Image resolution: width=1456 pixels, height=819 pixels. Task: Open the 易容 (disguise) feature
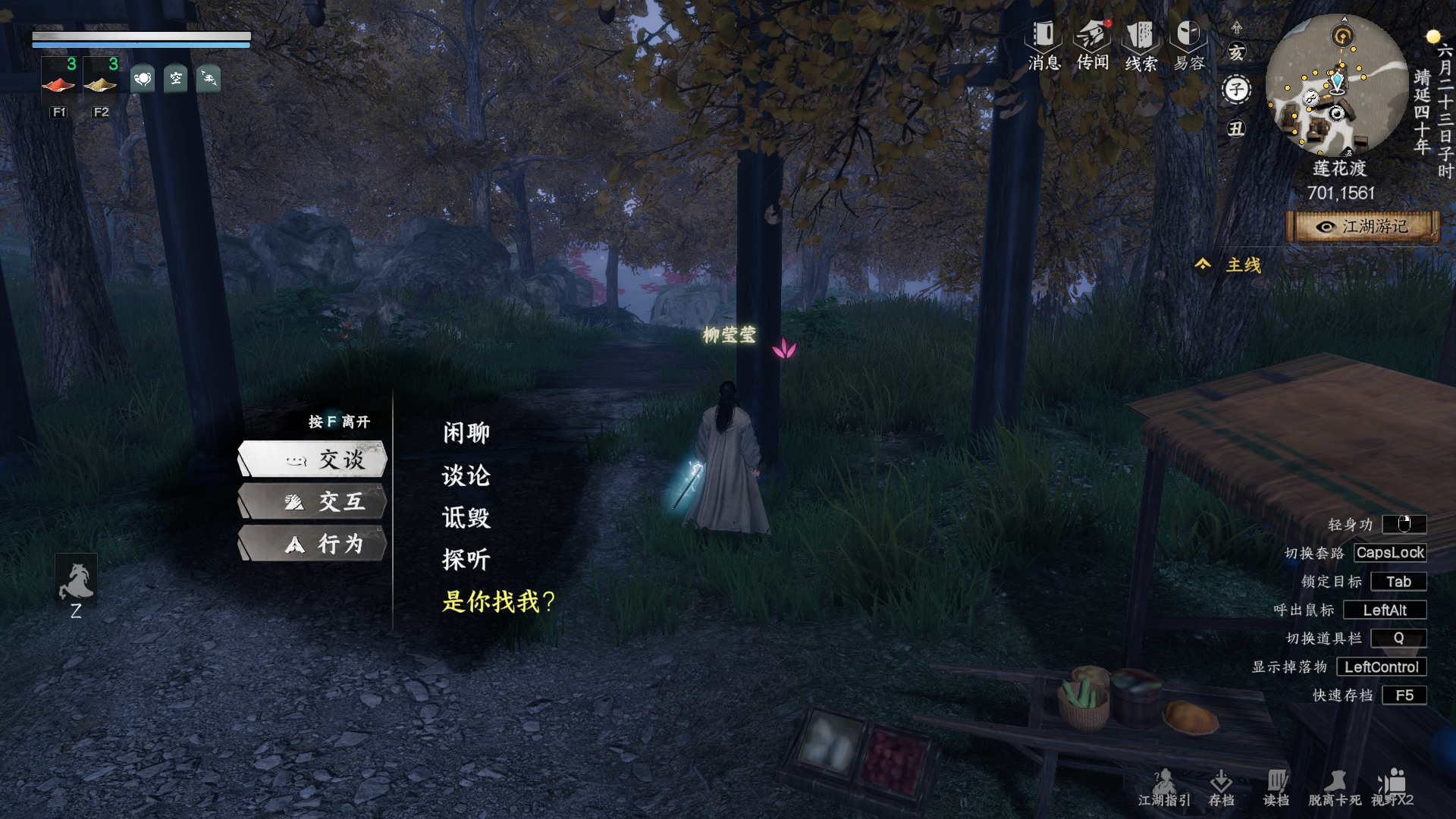[1186, 45]
